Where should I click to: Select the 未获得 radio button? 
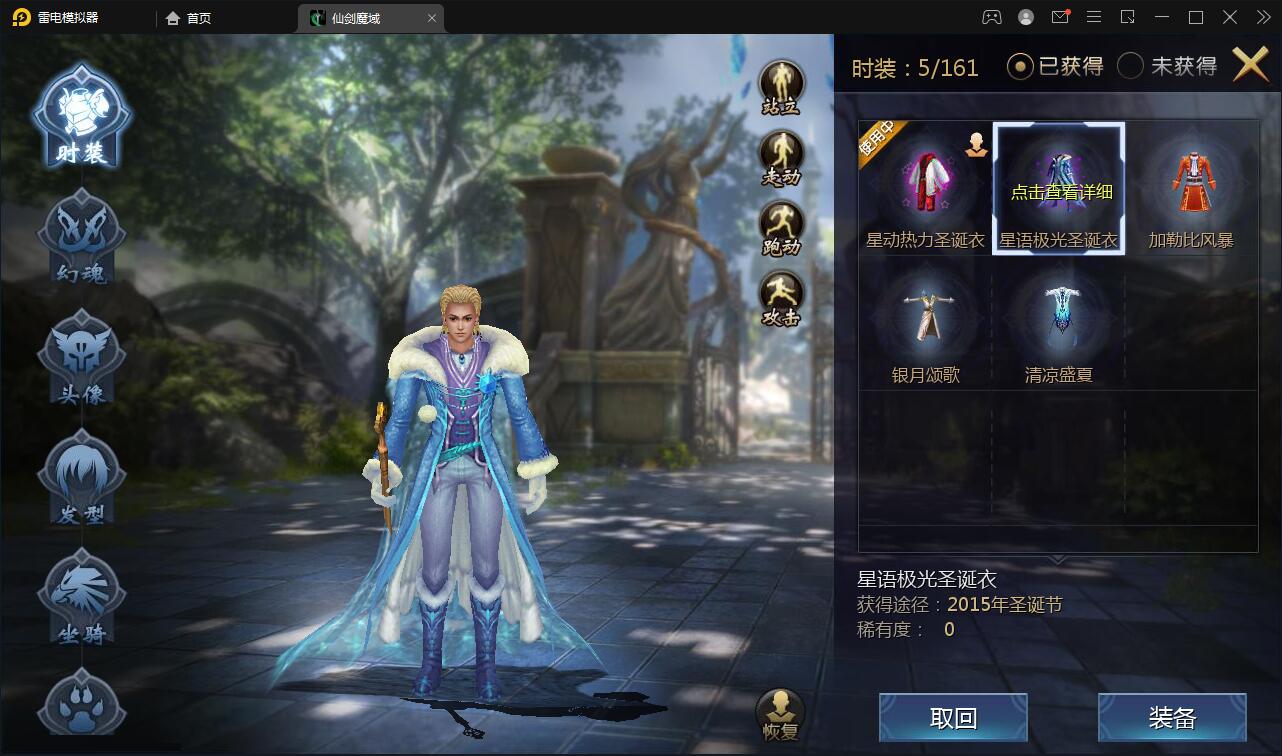(1131, 65)
